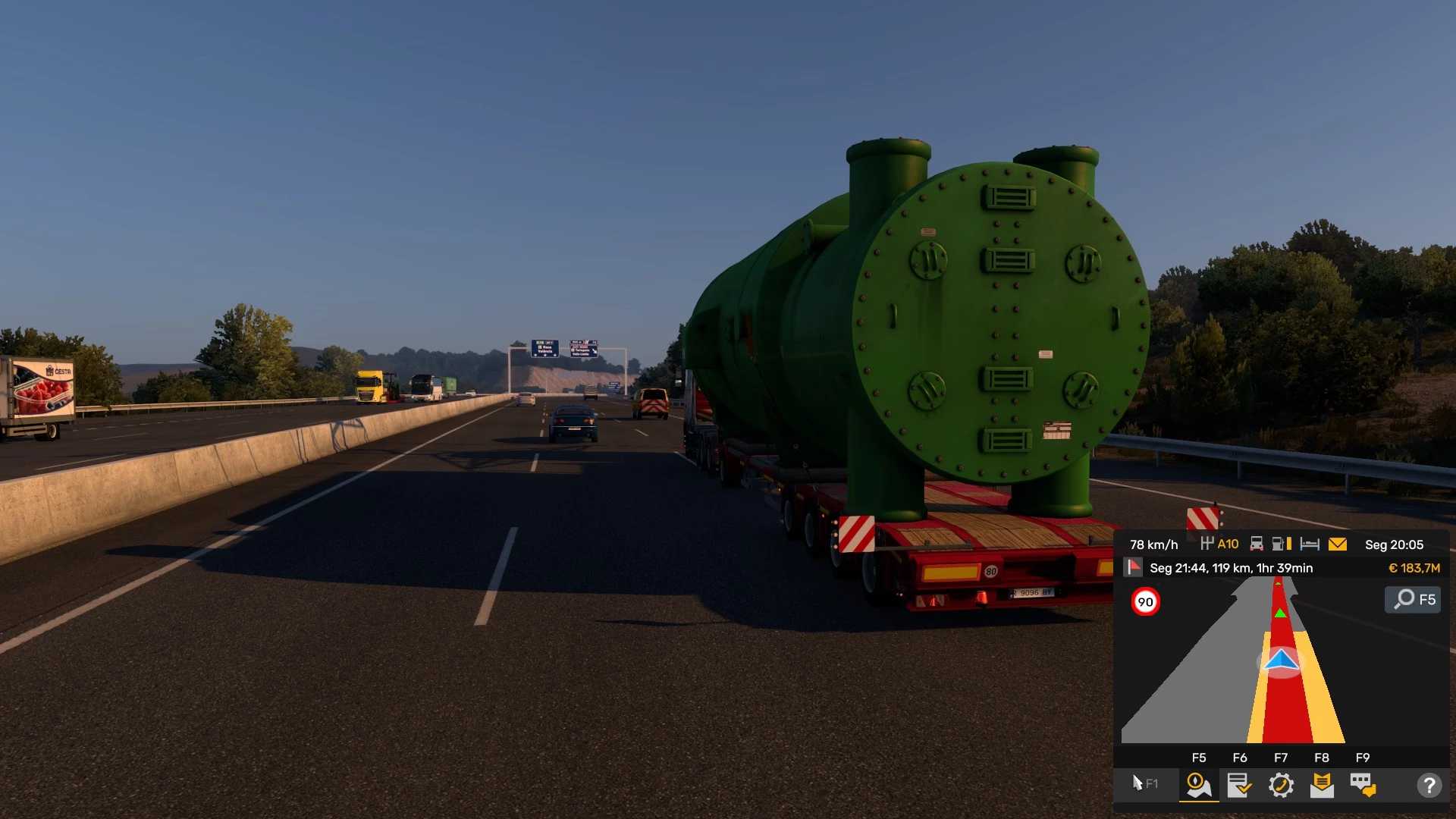This screenshot has width=1456, height=819.
Task: Click the rest bed indicator icon
Action: coord(1310,544)
